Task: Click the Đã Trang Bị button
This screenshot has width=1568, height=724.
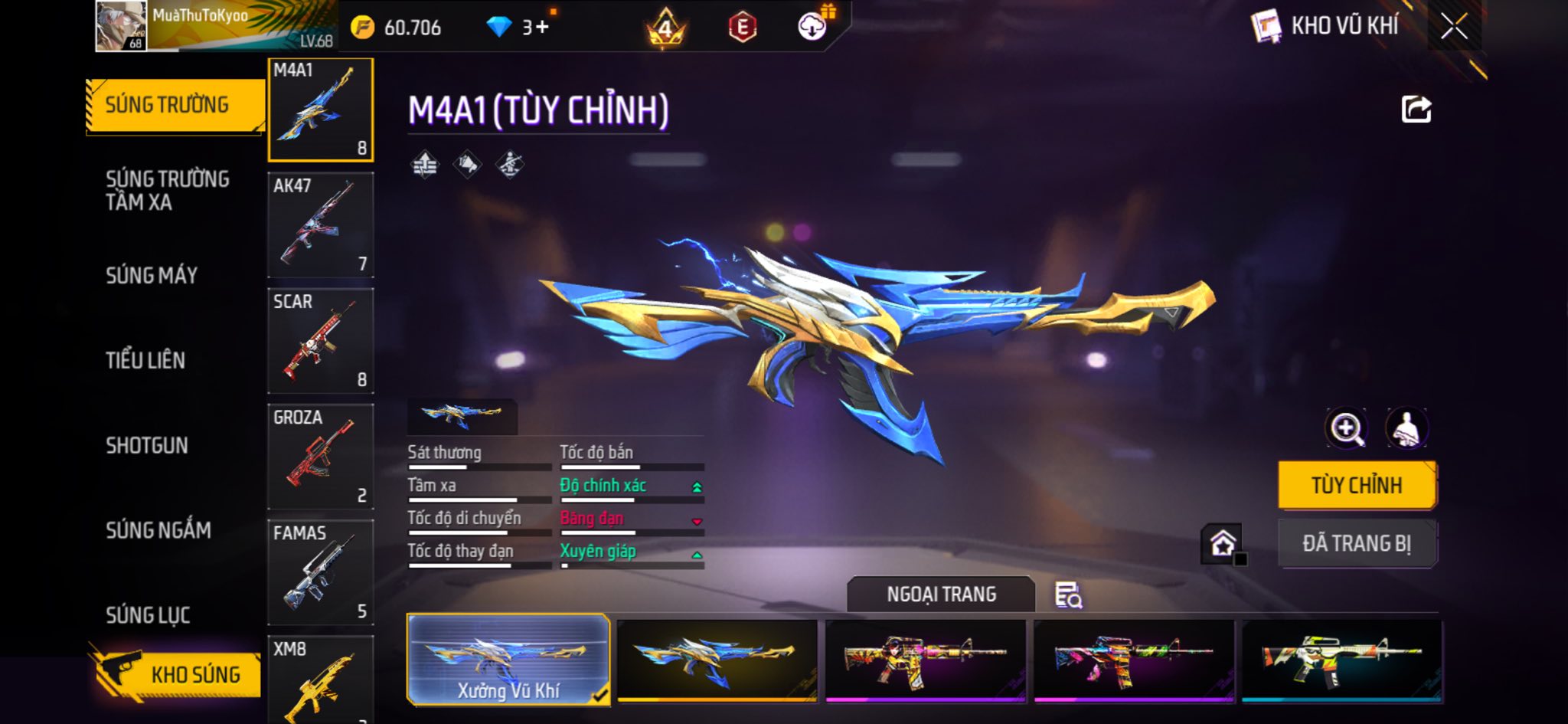Action: click(x=1357, y=543)
